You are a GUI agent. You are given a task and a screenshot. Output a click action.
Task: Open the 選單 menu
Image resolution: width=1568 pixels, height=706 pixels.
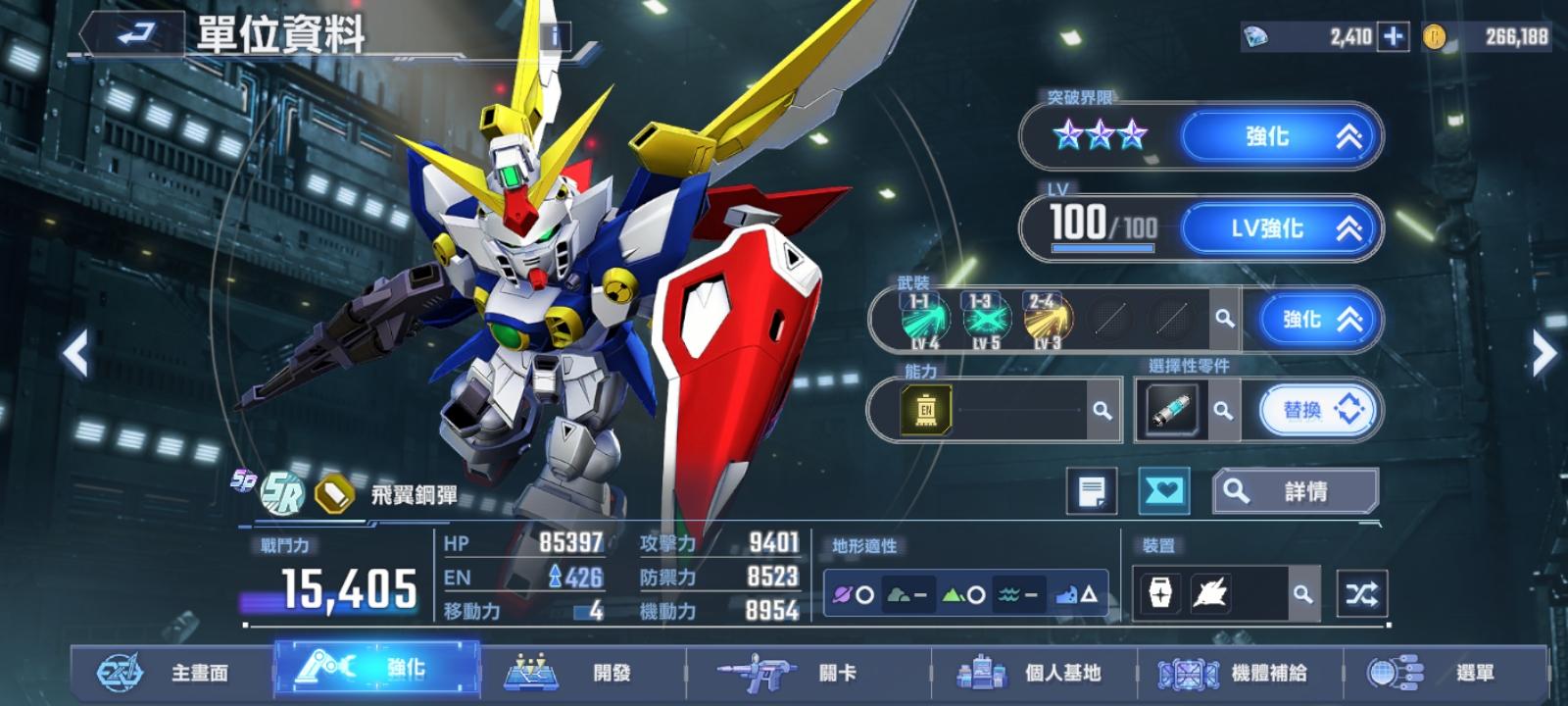[x=1441, y=673]
